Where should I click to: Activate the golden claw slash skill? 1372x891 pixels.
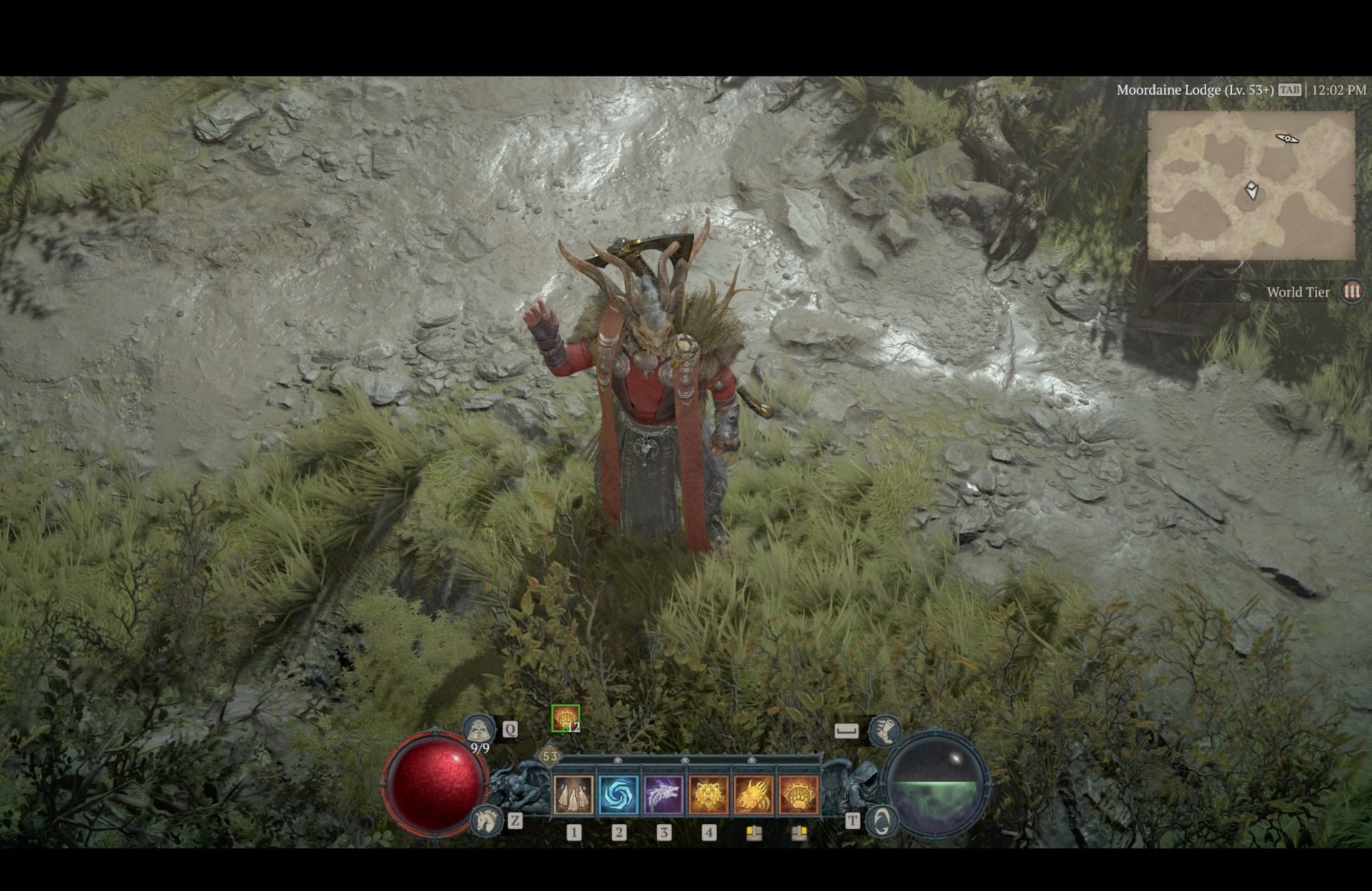tap(754, 795)
